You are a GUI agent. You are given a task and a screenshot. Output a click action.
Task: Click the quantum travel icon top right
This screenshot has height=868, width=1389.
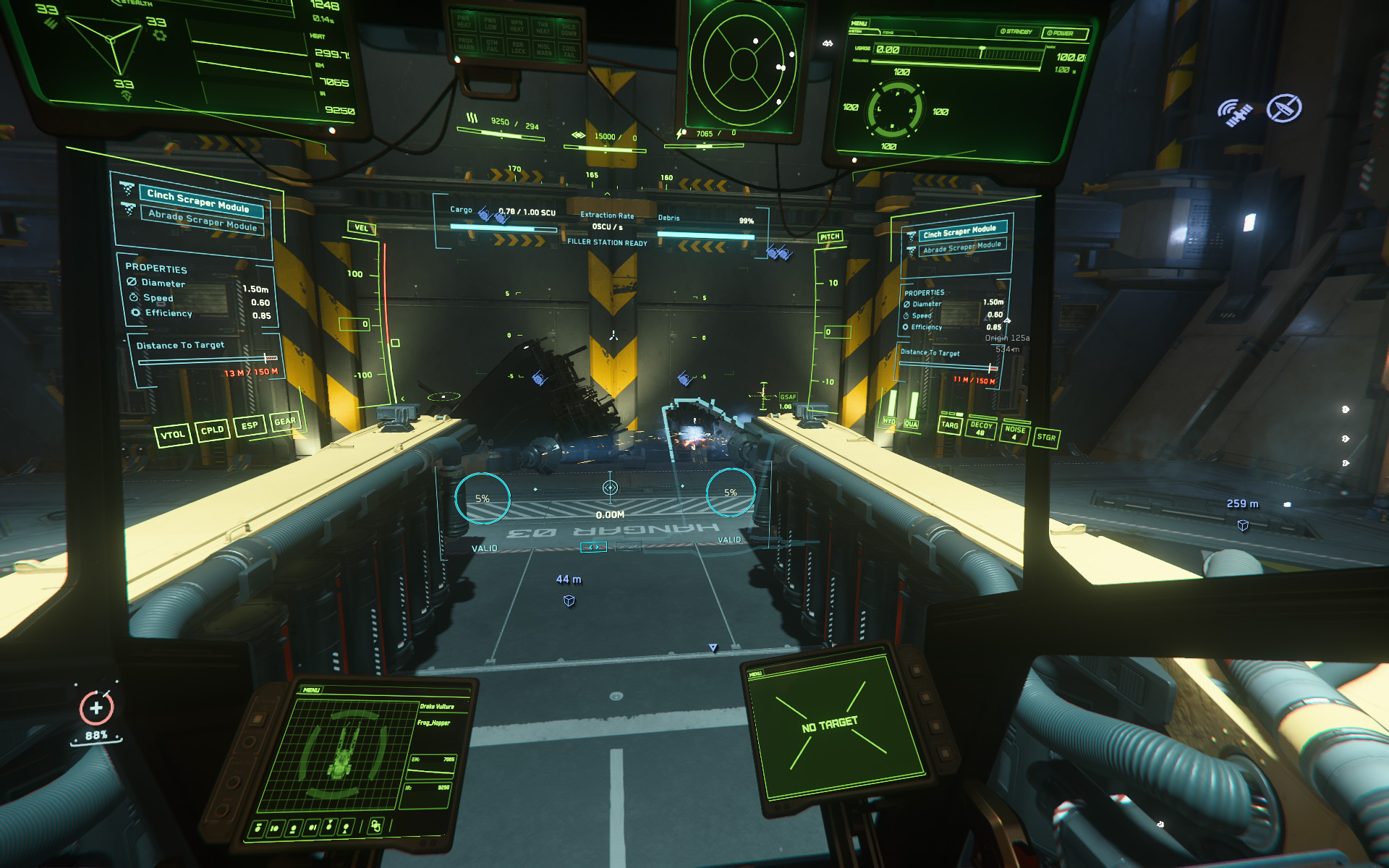point(1284,108)
